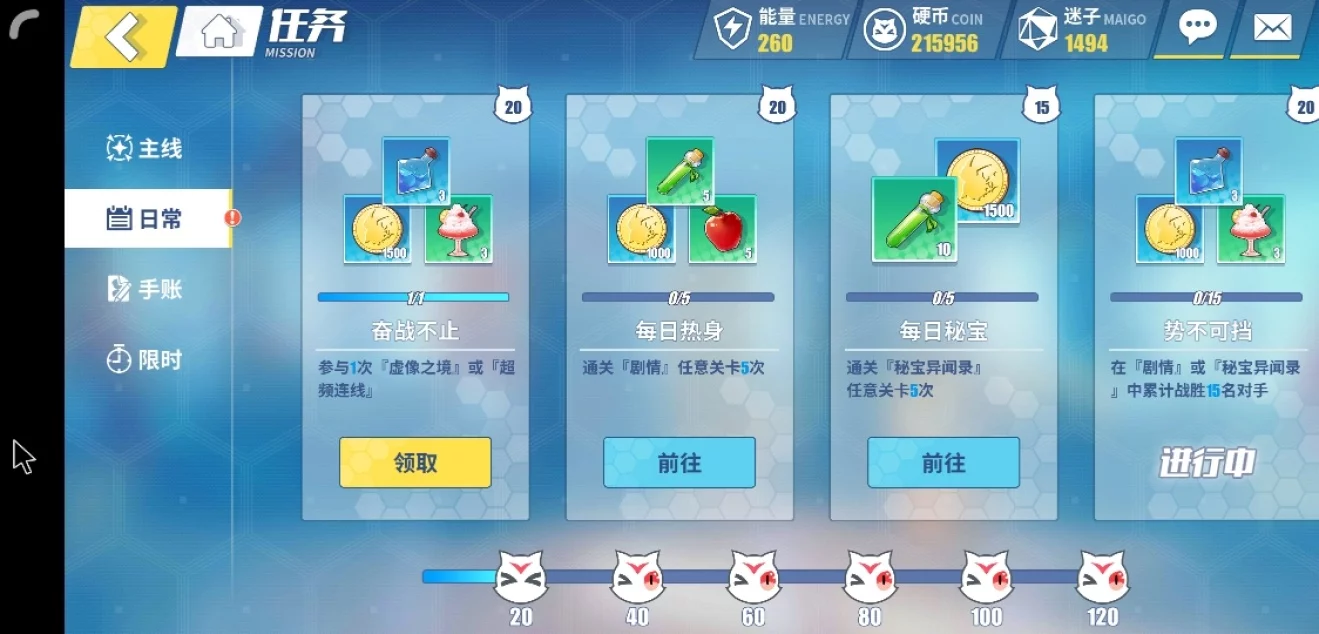
Task: Select the 40-point cat milestone reward
Action: 637,578
